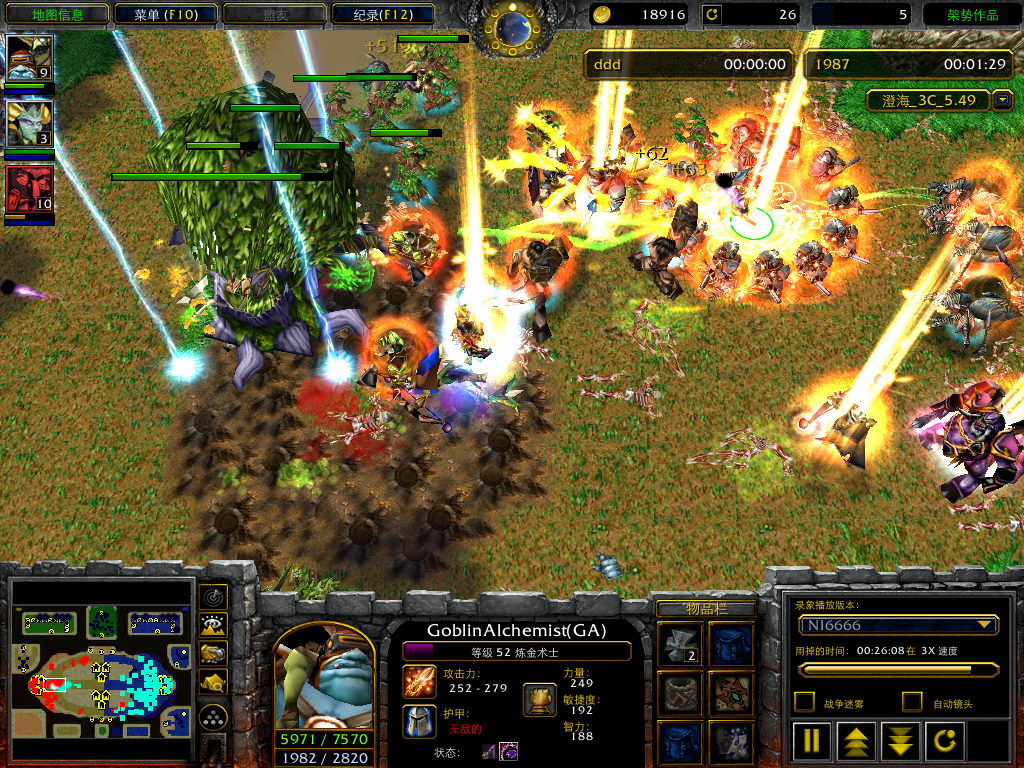This screenshot has height=768, width=1024.
Task: Toggle the formation movement button
Action: pos(213,718)
